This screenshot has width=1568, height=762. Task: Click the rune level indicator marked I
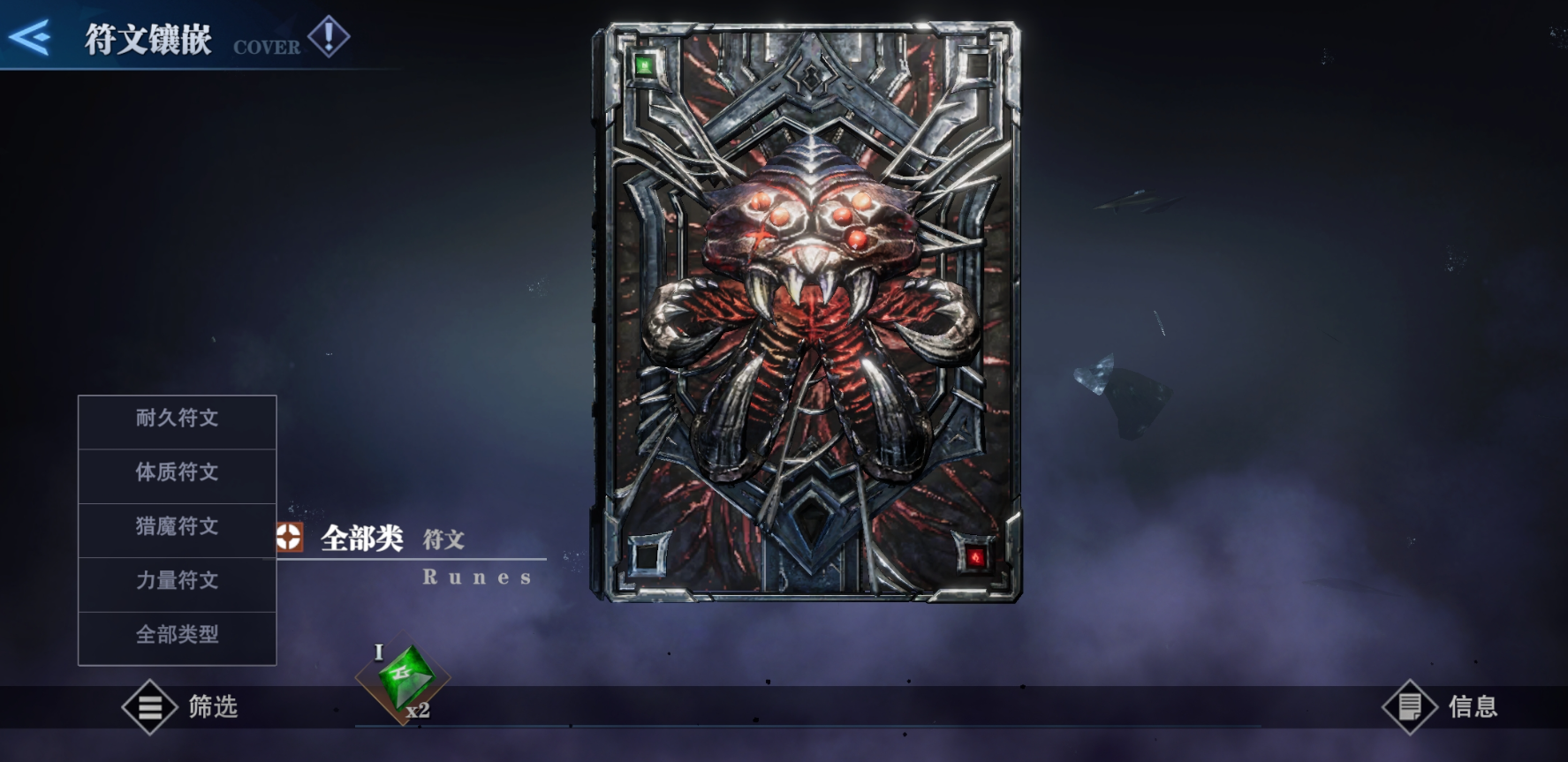[380, 653]
